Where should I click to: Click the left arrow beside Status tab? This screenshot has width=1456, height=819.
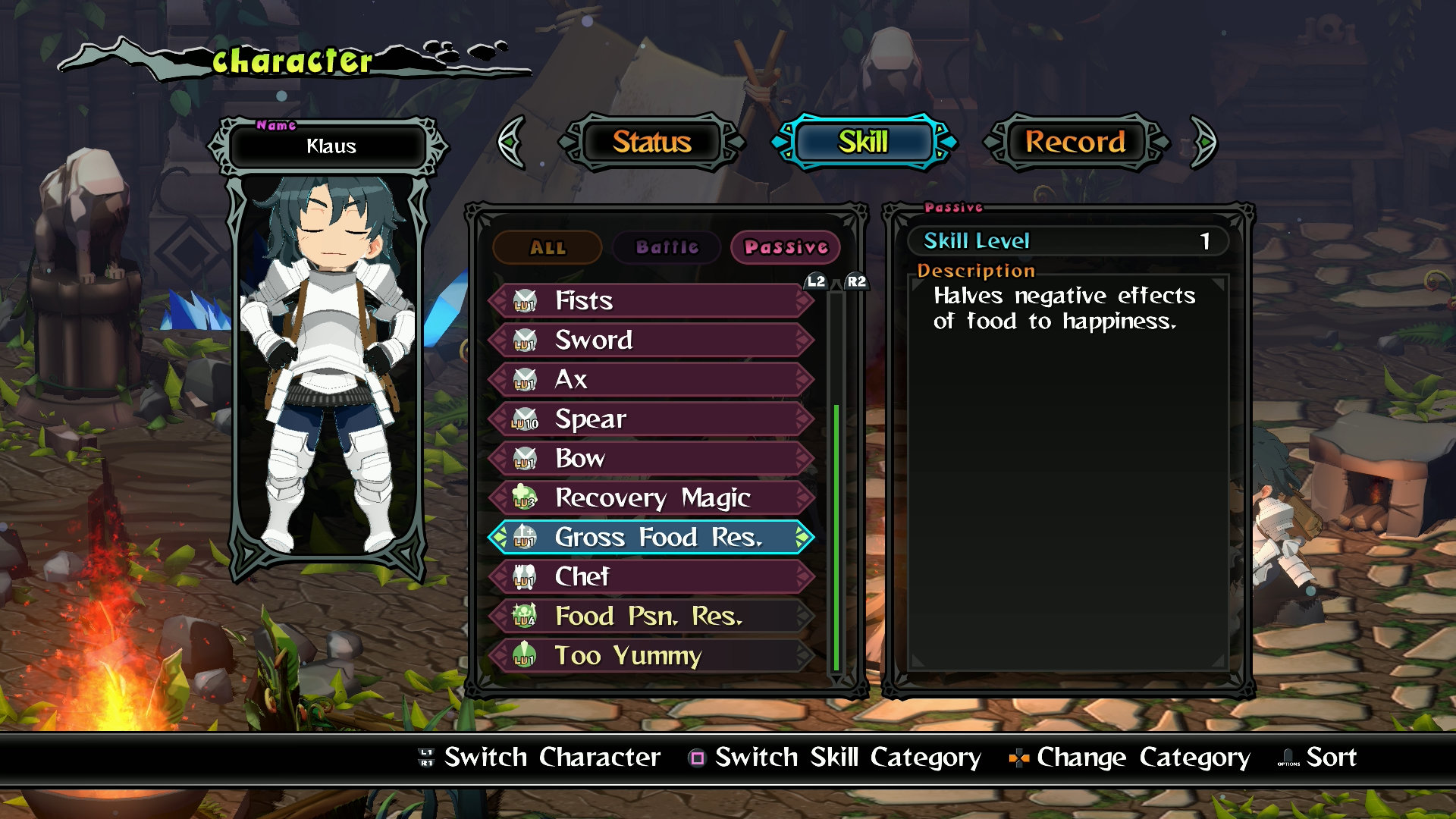(x=512, y=142)
